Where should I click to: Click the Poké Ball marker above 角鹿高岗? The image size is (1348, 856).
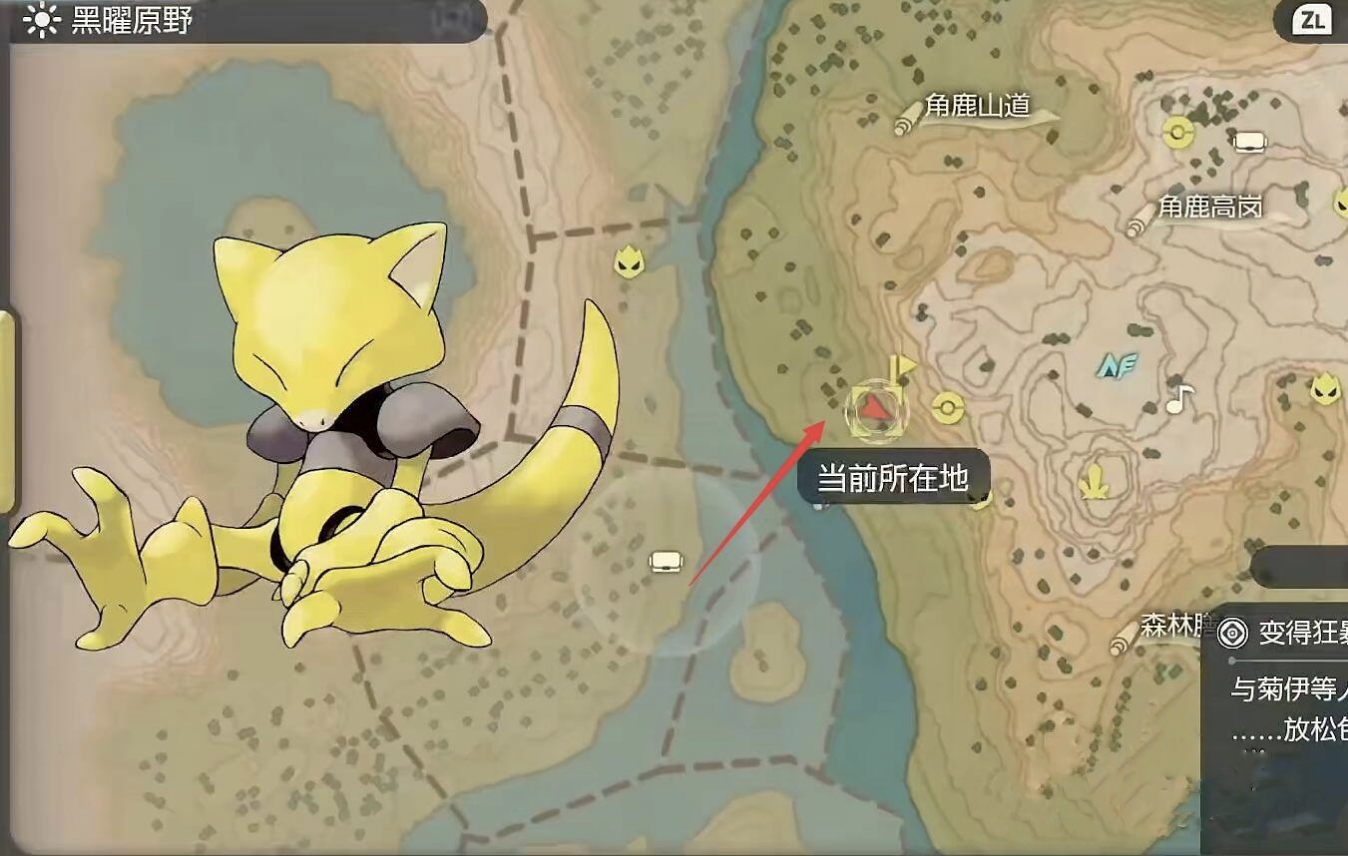[x=1180, y=131]
